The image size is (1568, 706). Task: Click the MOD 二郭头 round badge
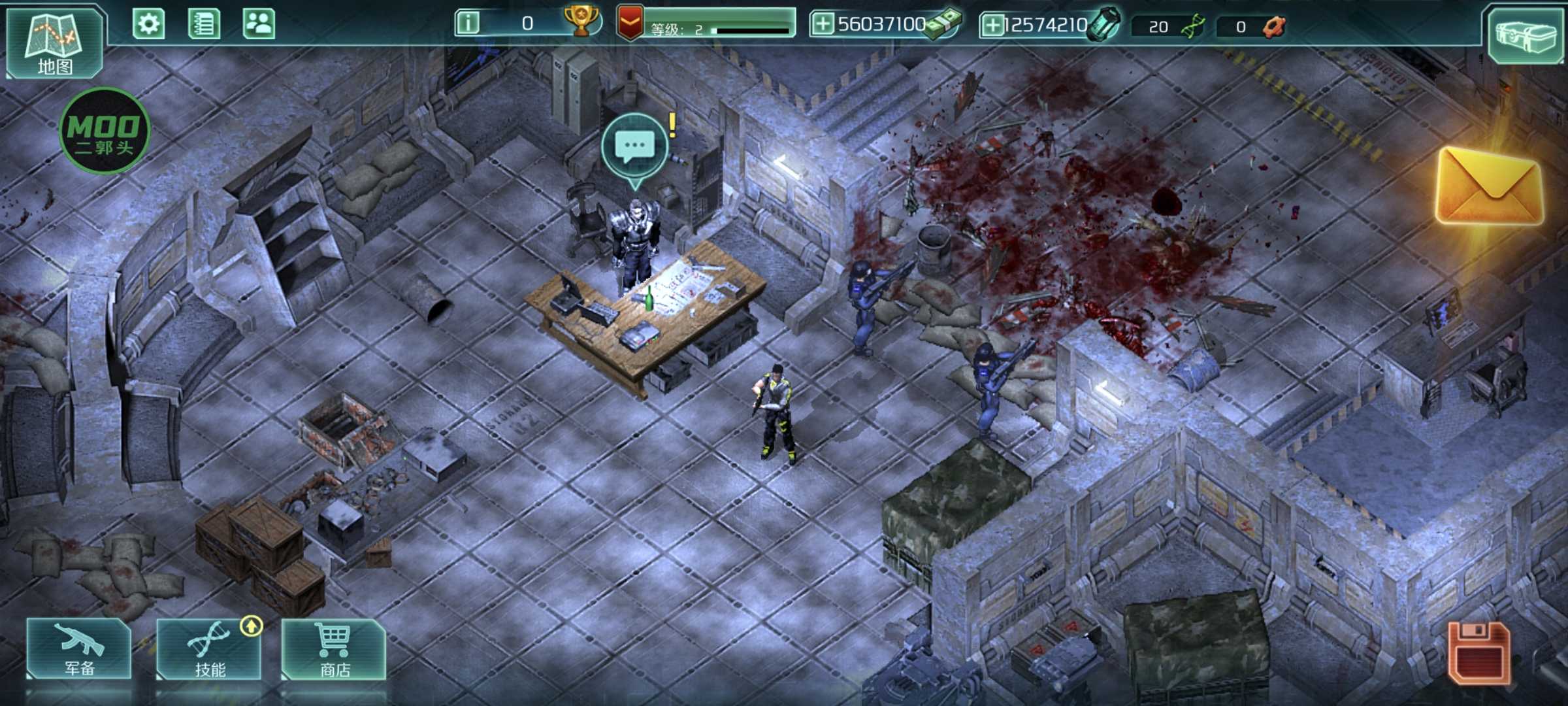click(105, 131)
